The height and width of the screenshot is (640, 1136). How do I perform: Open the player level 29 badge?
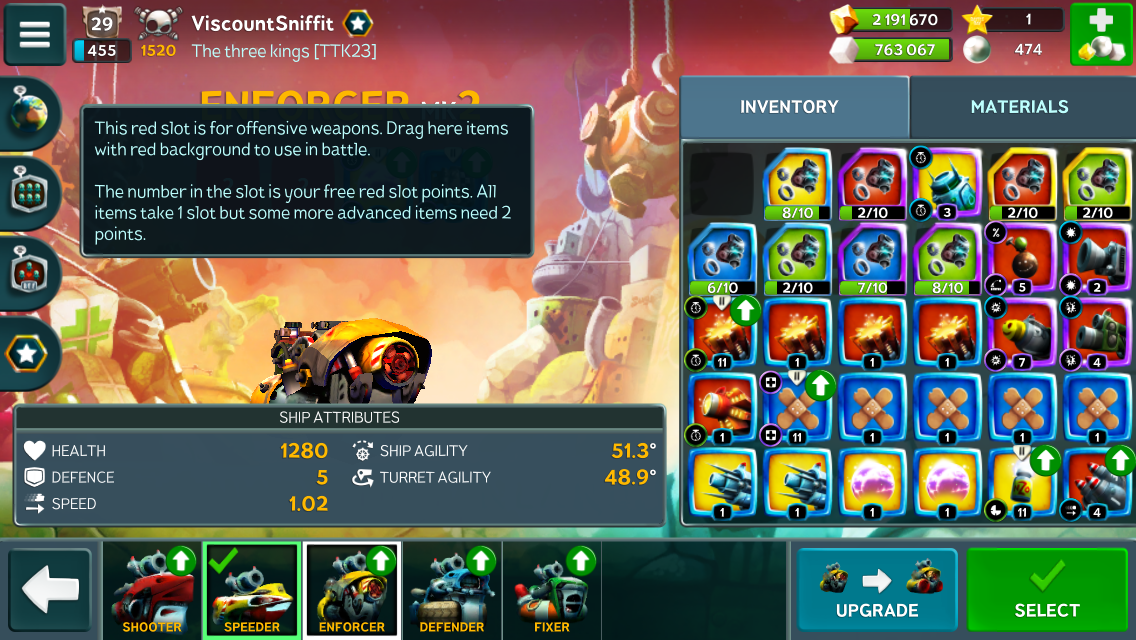pos(100,22)
